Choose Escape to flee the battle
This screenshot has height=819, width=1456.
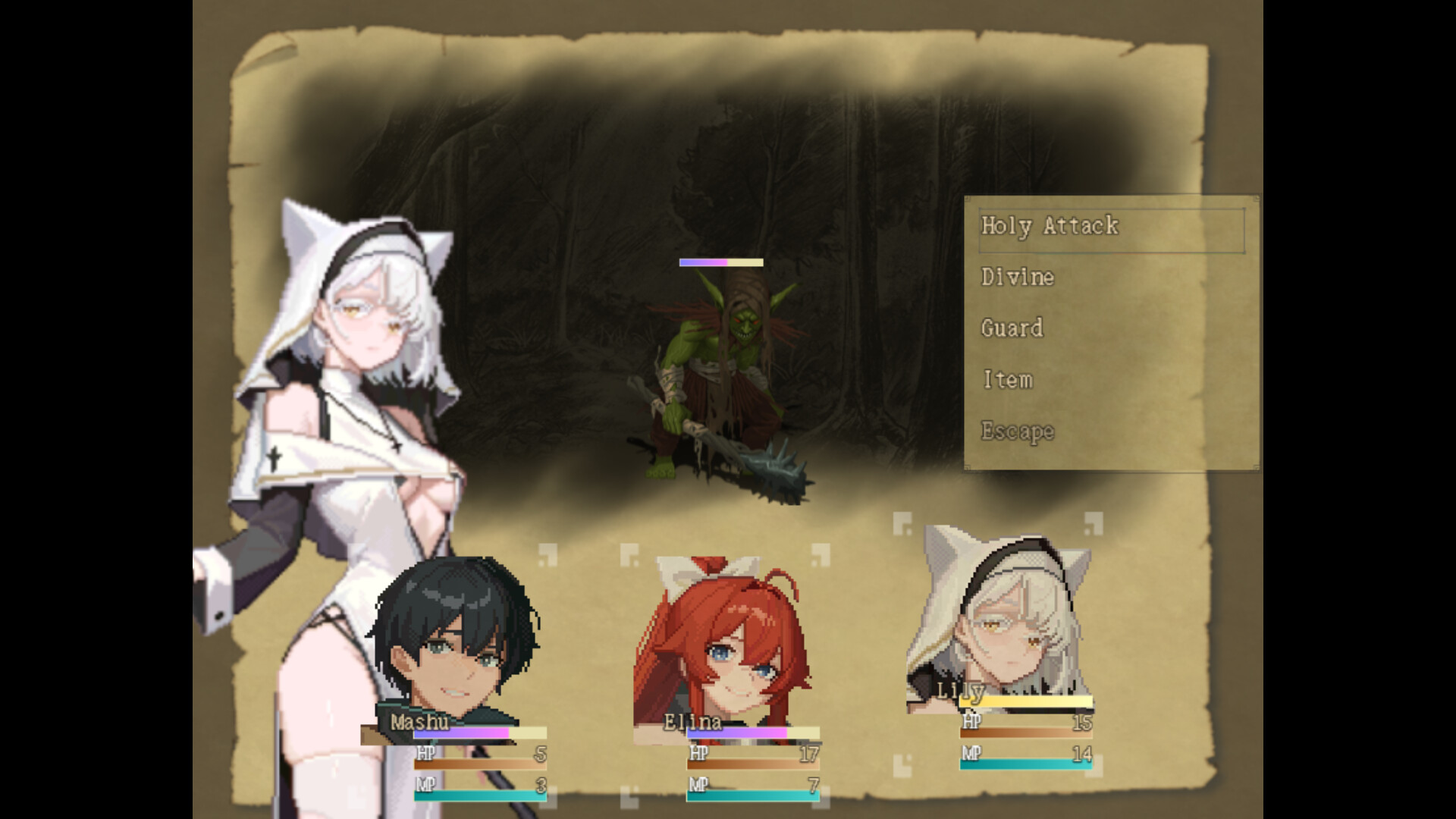click(1017, 431)
